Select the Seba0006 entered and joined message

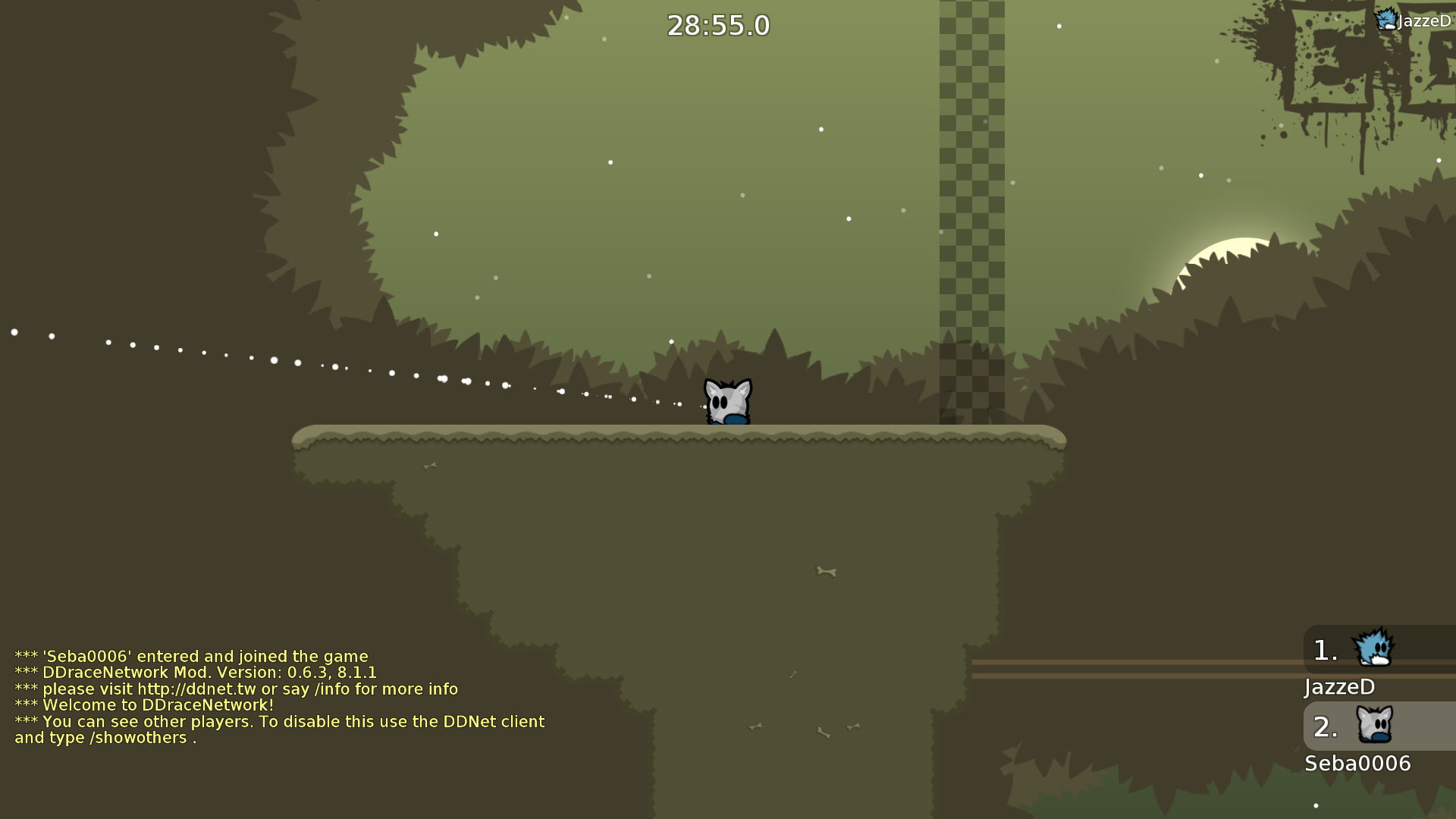[x=191, y=657]
